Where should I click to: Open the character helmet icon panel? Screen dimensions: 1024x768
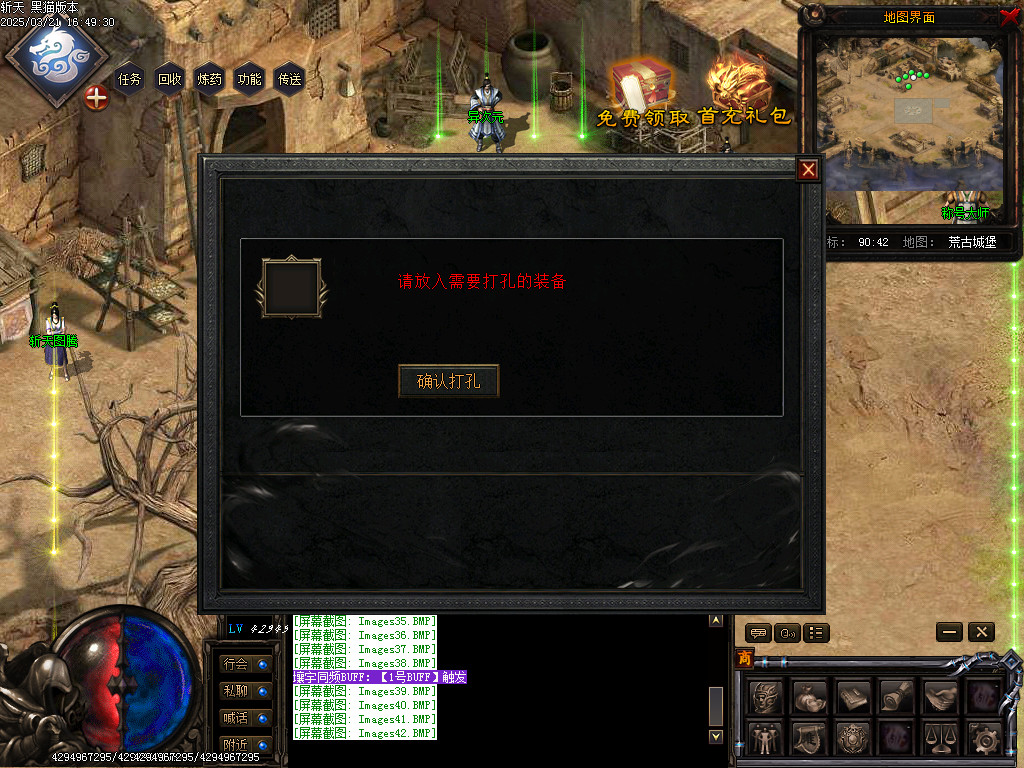766,696
